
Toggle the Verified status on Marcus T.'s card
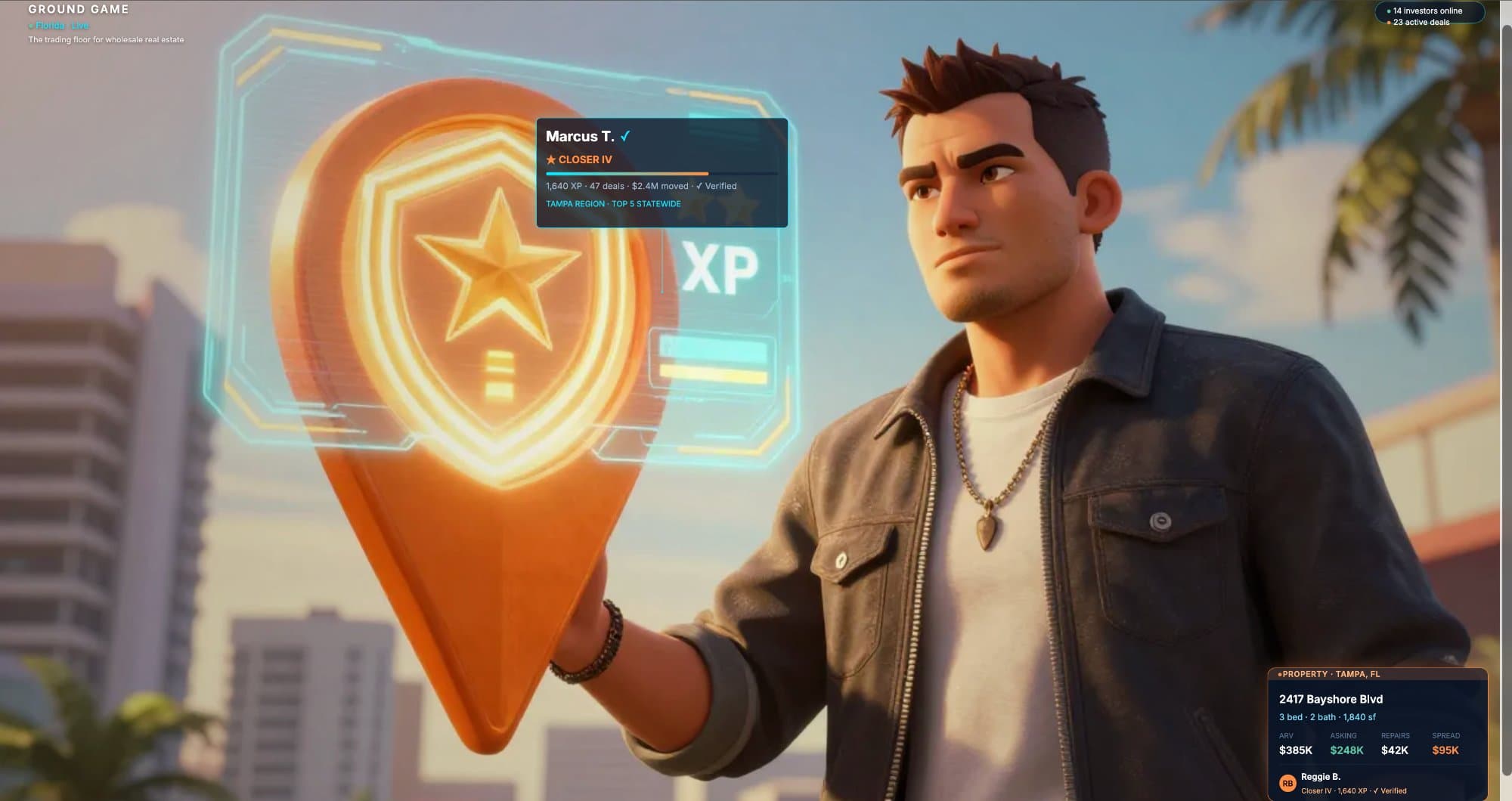click(x=719, y=186)
